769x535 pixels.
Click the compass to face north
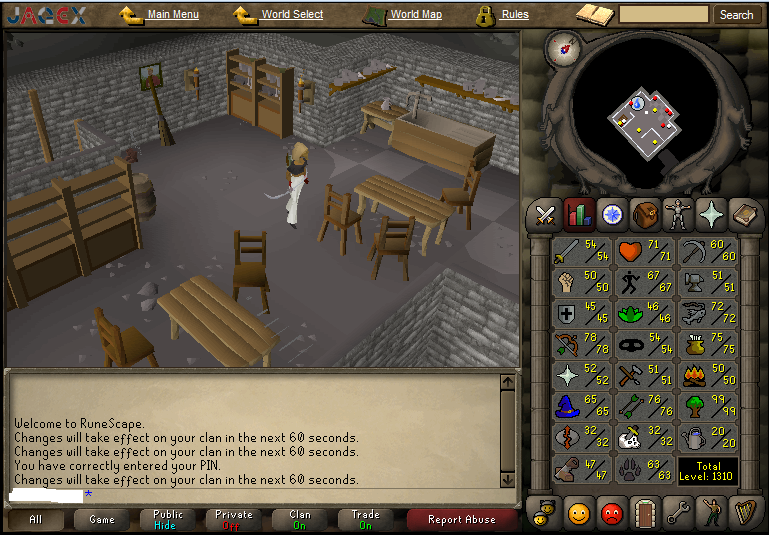coord(562,47)
